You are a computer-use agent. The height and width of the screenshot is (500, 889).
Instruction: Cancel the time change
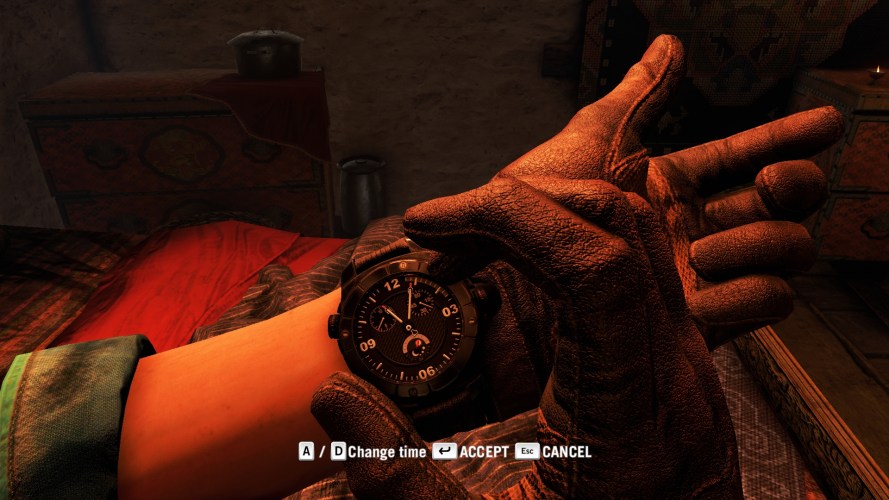click(x=554, y=452)
